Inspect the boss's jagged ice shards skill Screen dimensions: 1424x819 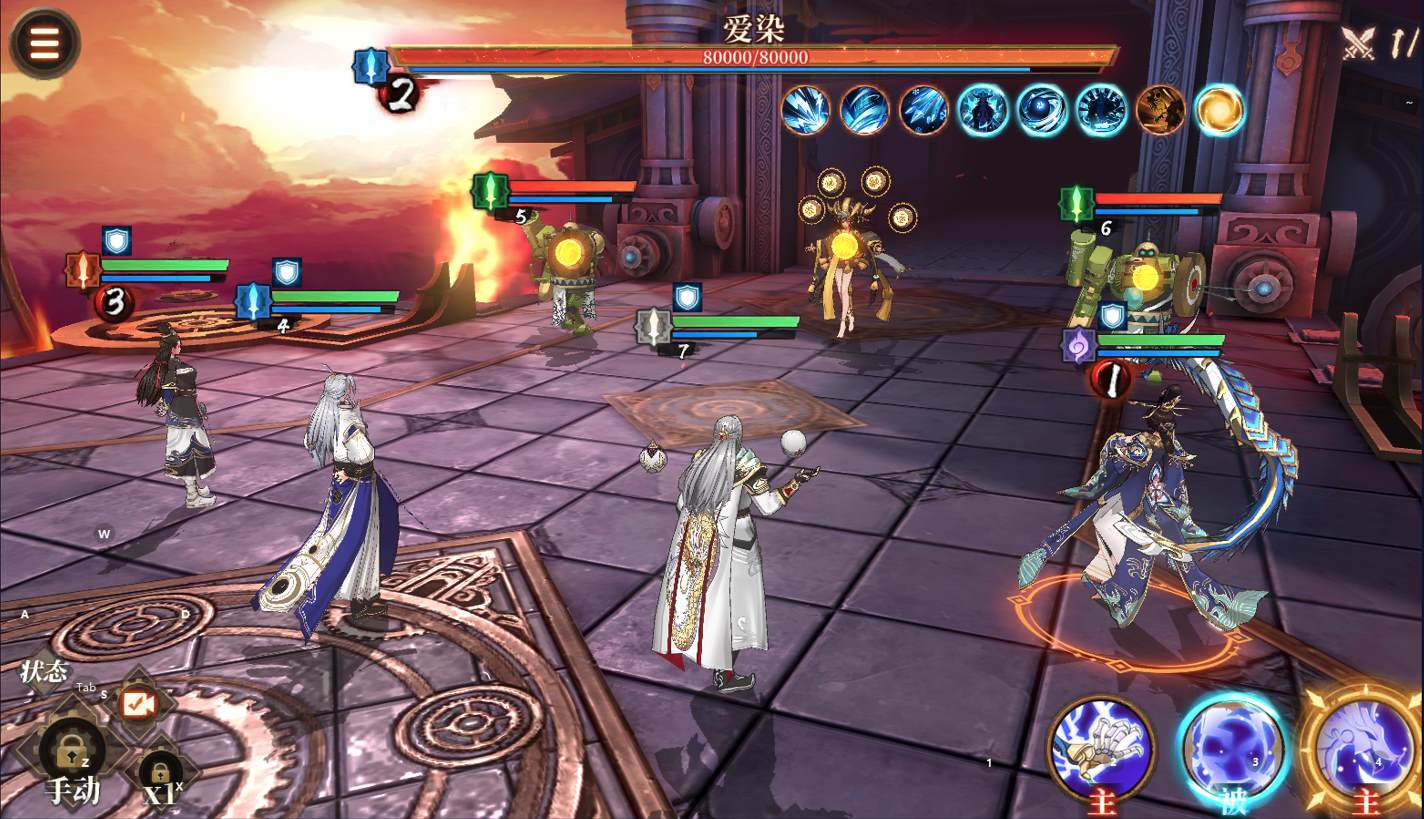click(807, 110)
